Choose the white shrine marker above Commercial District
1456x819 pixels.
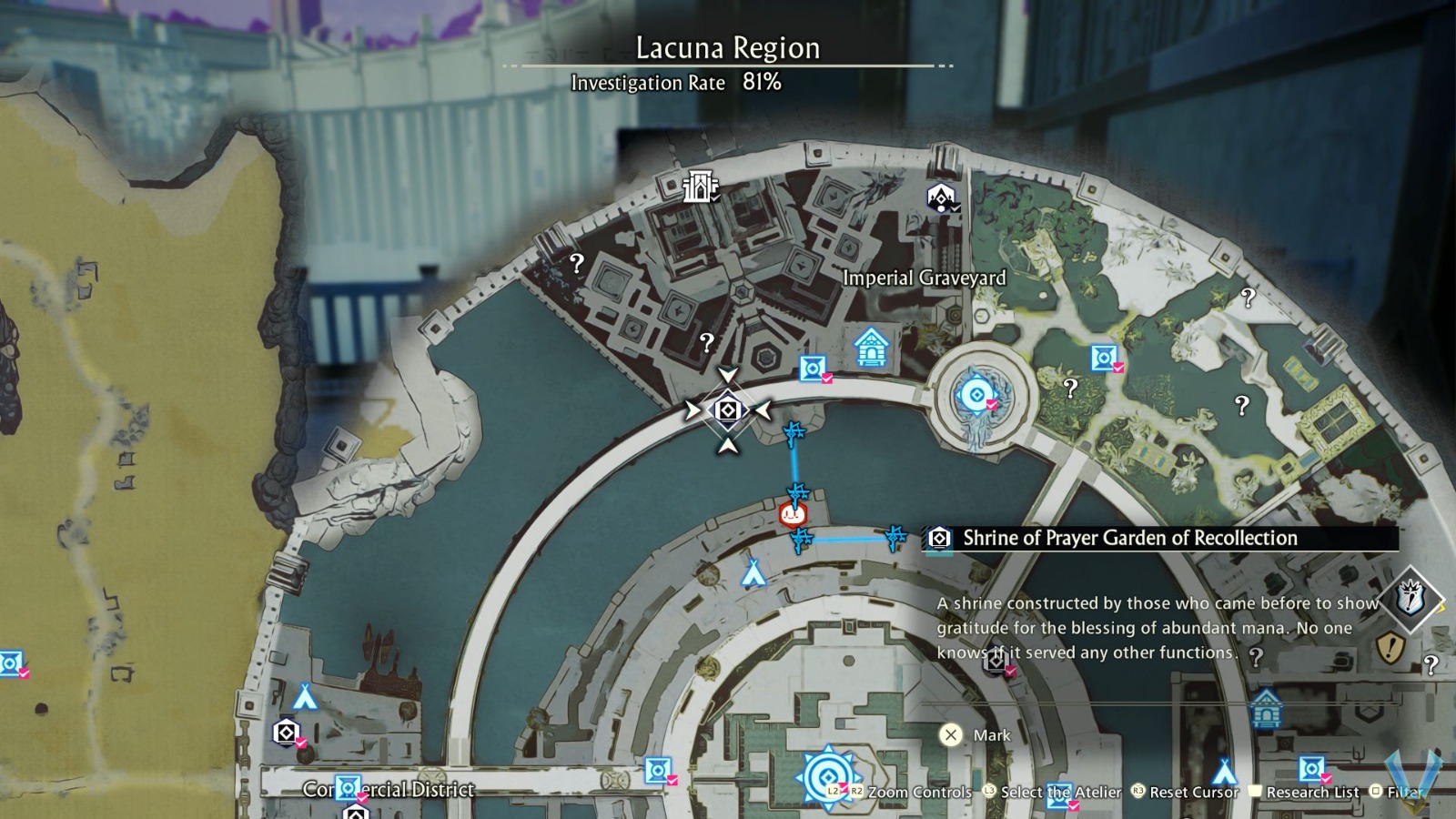pyautogui.click(x=286, y=732)
